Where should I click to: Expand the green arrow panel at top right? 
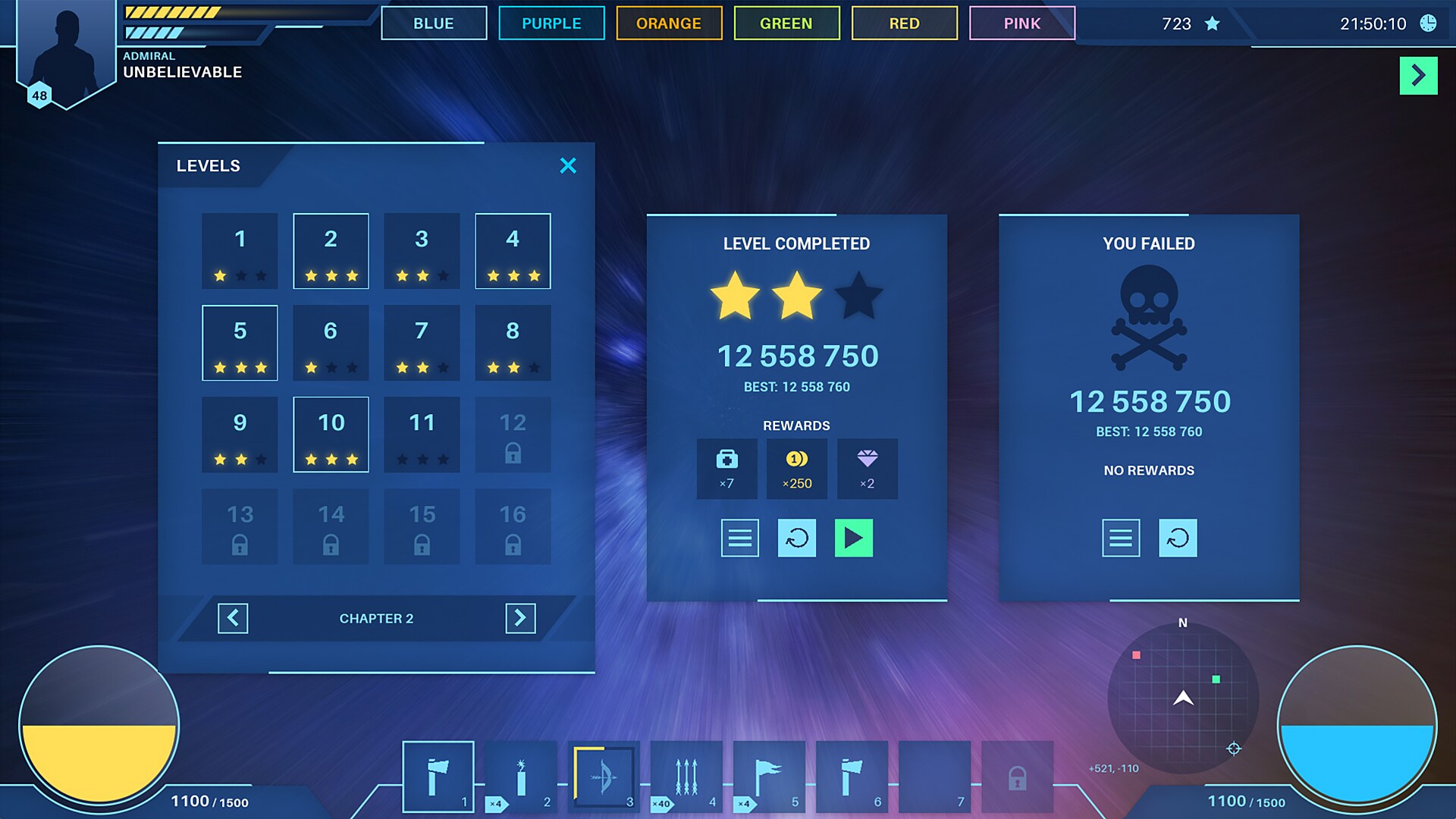[1418, 76]
